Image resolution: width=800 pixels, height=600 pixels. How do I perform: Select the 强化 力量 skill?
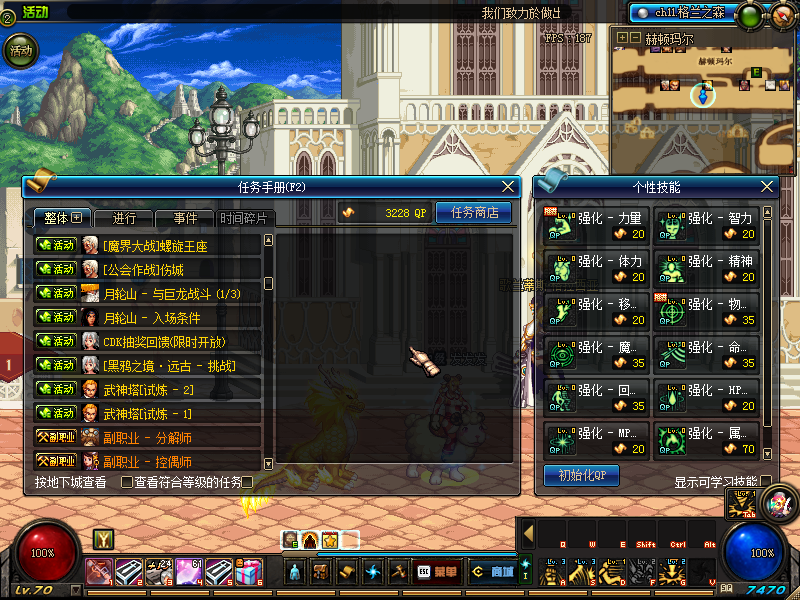(596, 226)
